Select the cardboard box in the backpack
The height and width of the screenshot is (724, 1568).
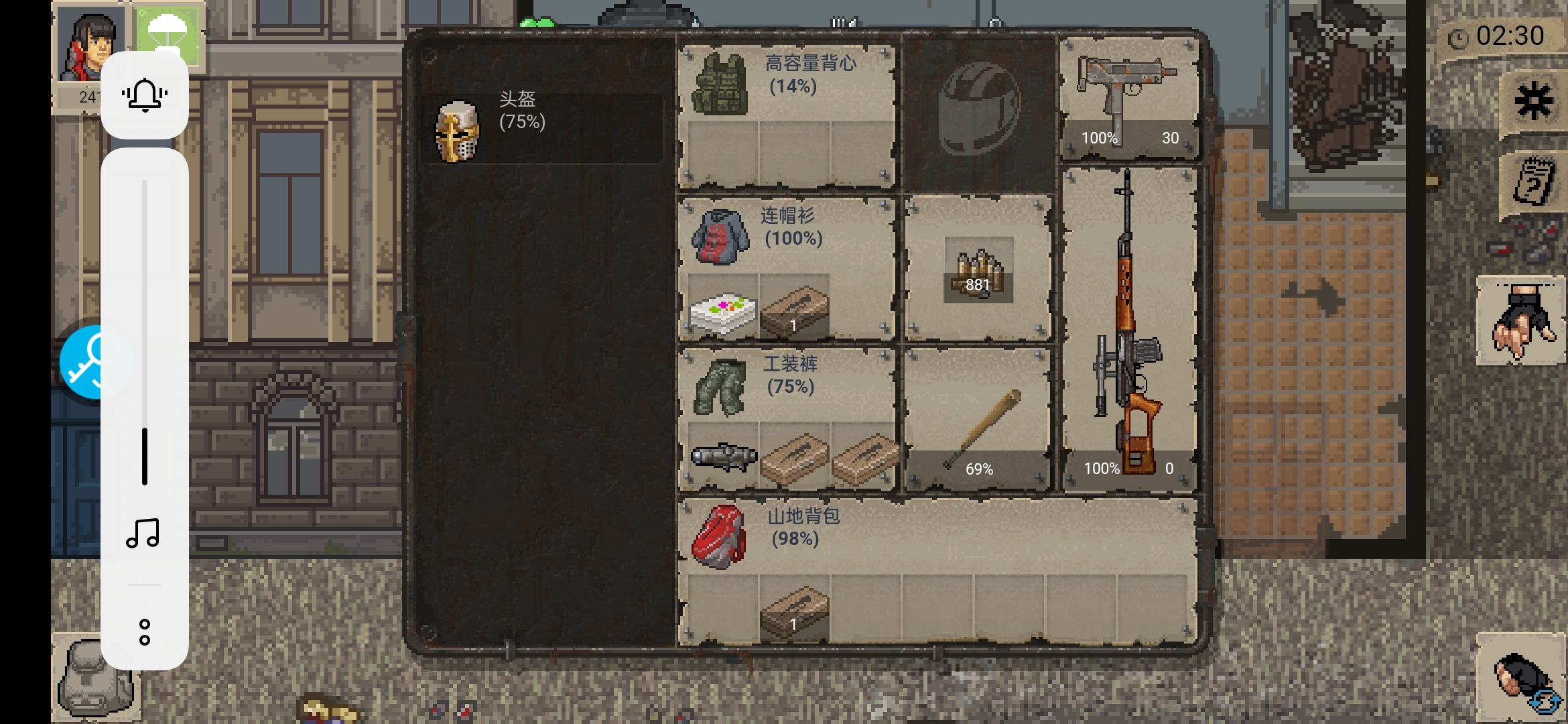[794, 610]
